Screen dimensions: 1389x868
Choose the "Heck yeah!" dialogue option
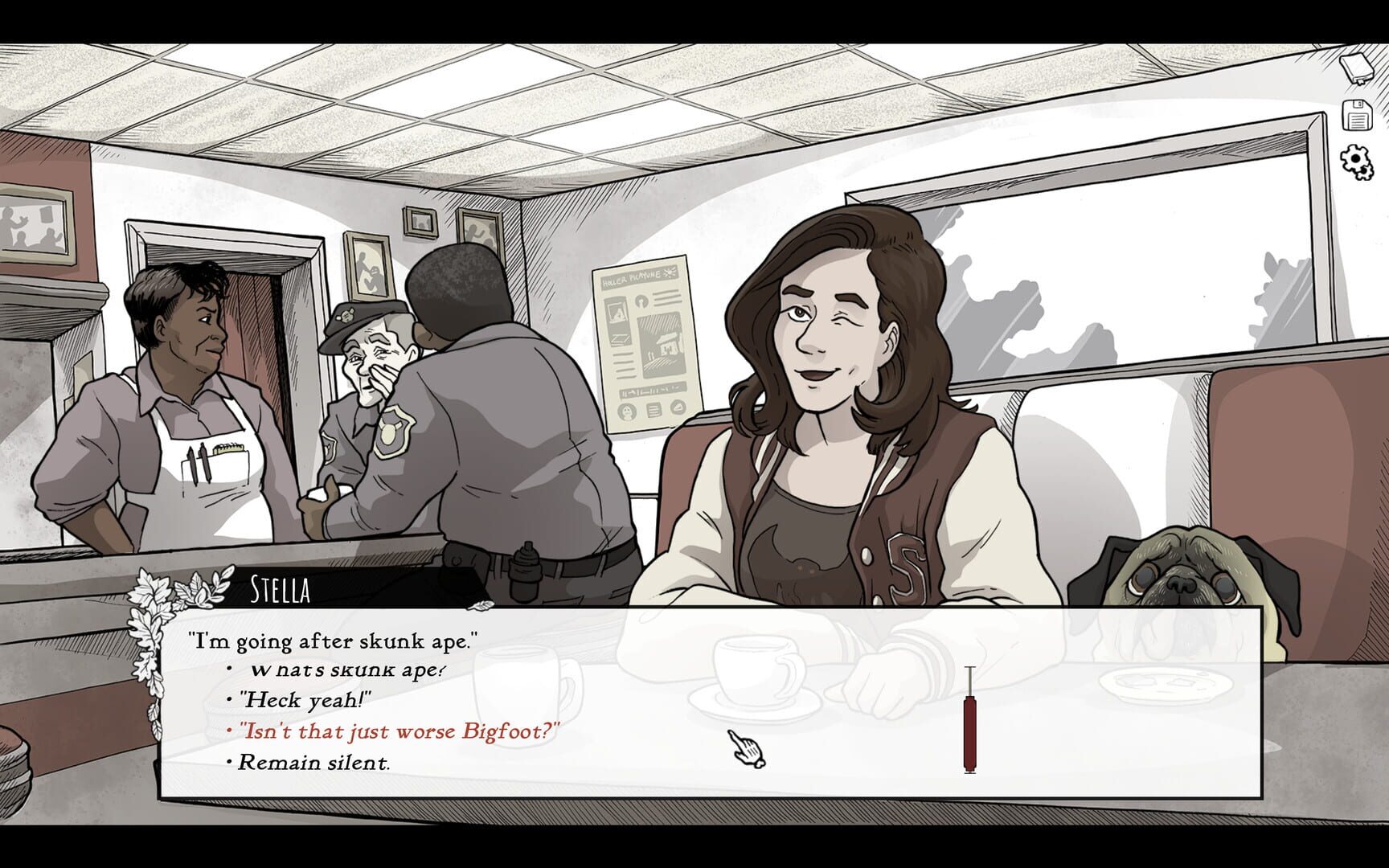click(x=306, y=700)
